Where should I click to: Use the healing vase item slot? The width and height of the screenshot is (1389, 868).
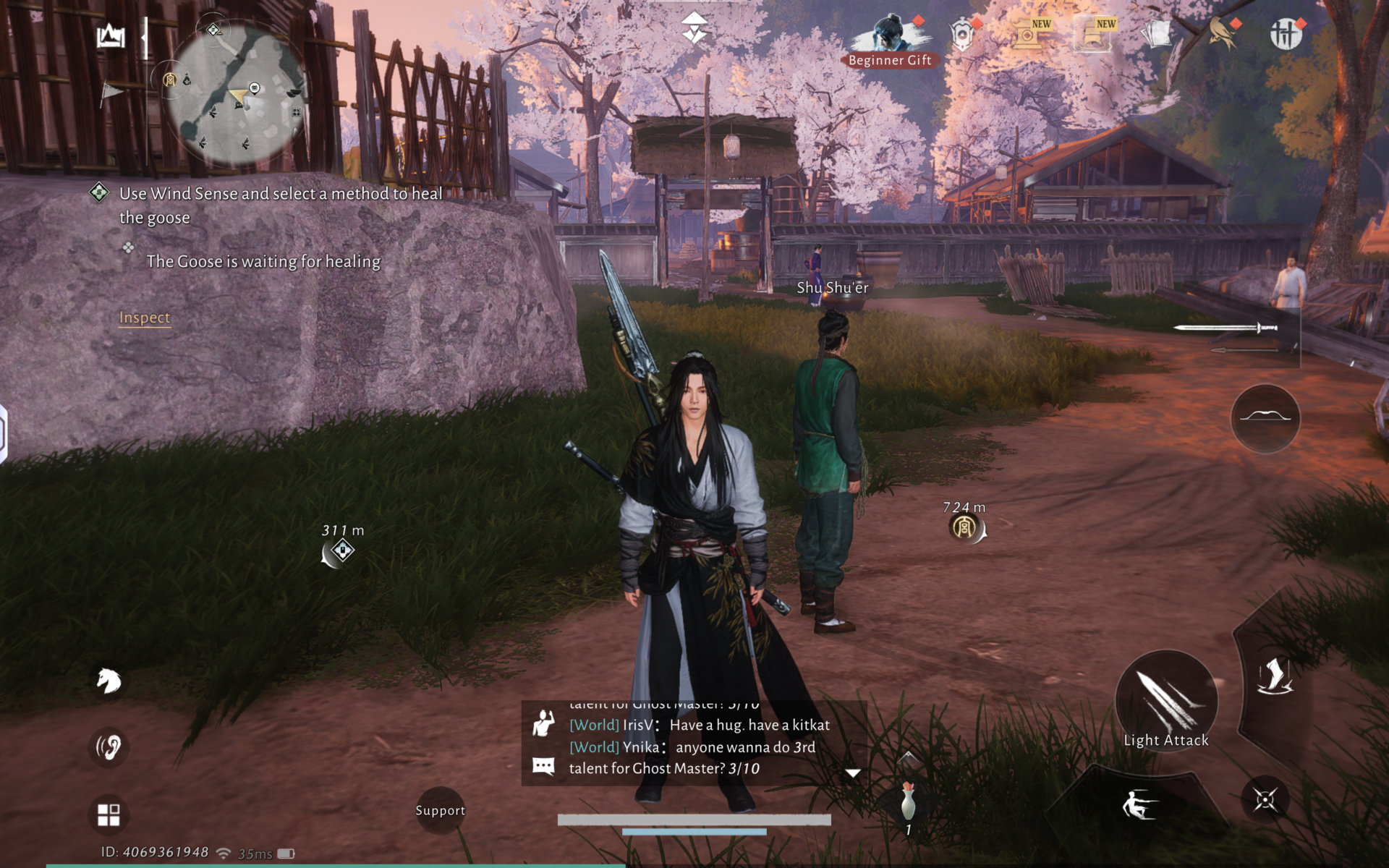(908, 803)
